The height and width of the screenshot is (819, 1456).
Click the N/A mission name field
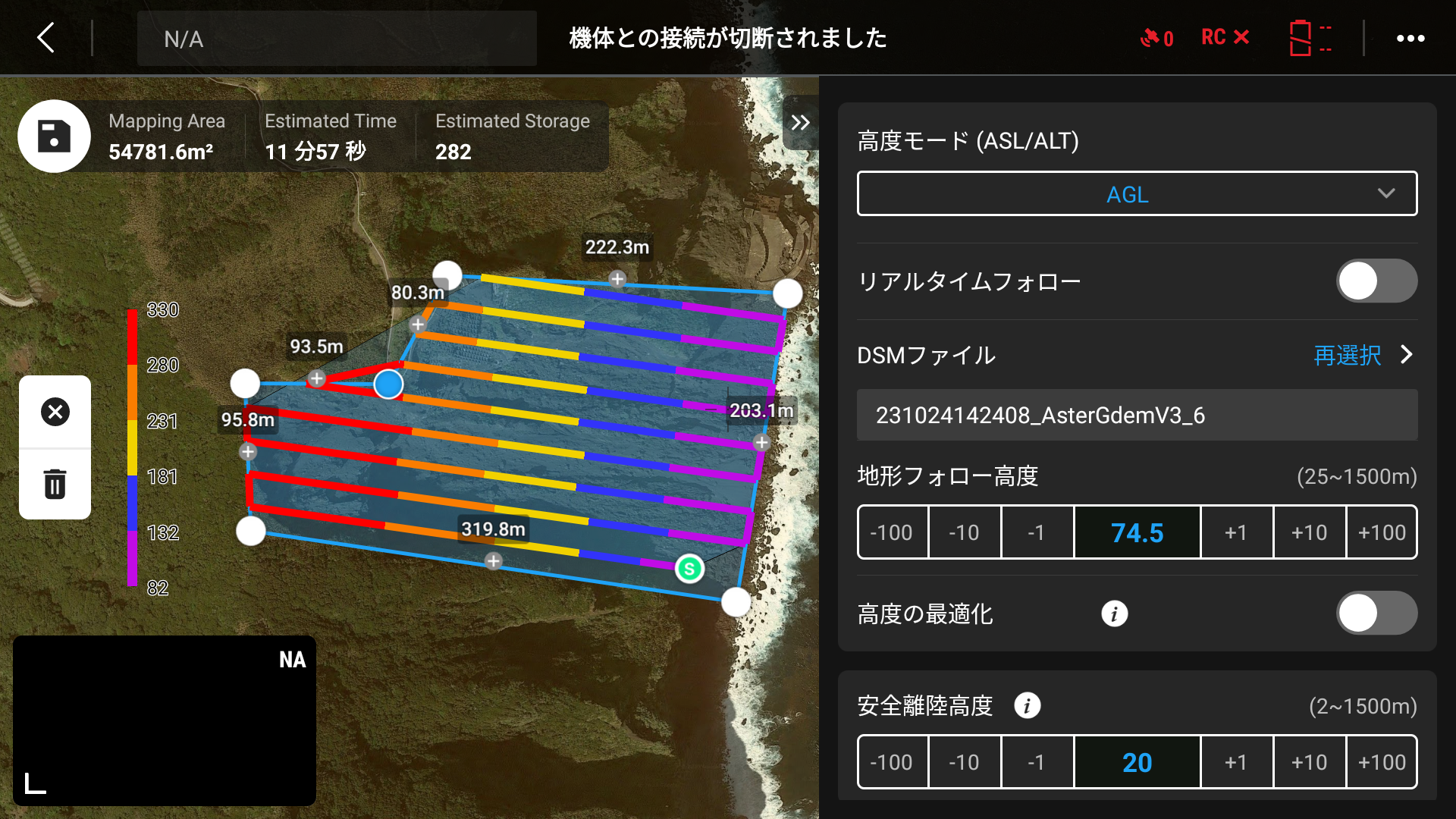pos(336,38)
